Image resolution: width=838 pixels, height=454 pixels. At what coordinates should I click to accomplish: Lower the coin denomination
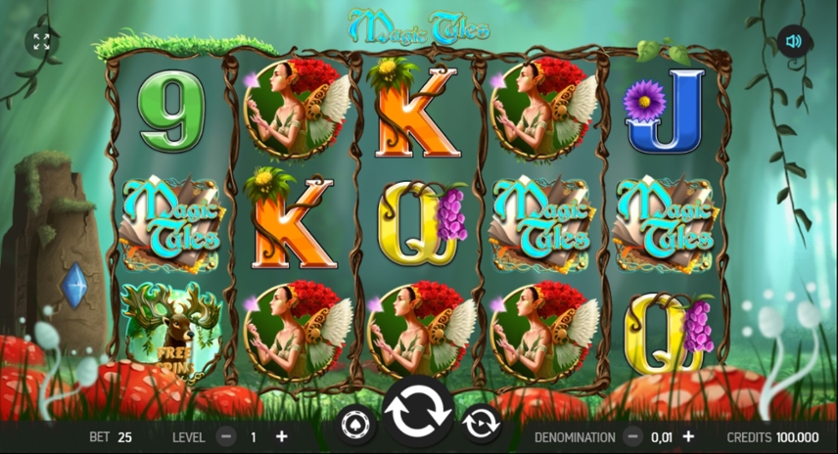coord(632,437)
